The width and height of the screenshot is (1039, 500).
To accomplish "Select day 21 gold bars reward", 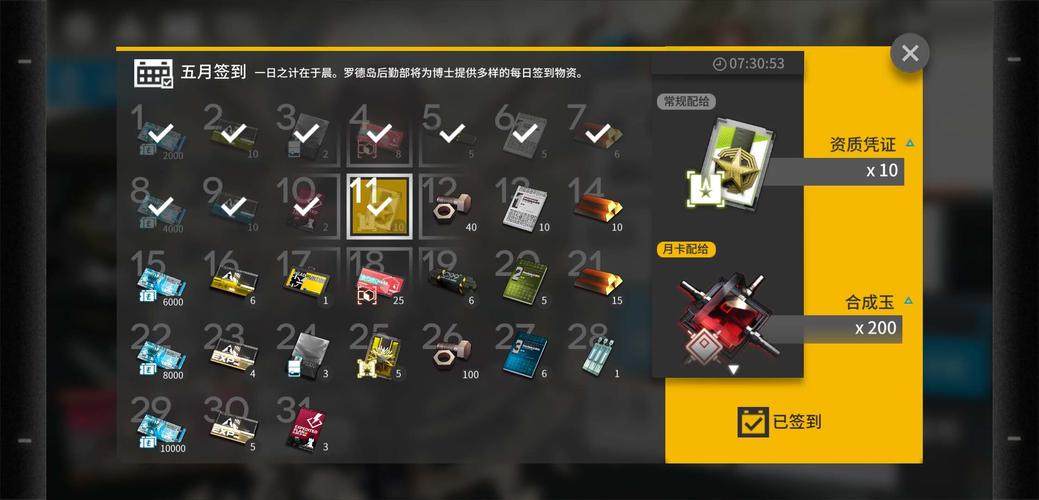I will (x=597, y=280).
